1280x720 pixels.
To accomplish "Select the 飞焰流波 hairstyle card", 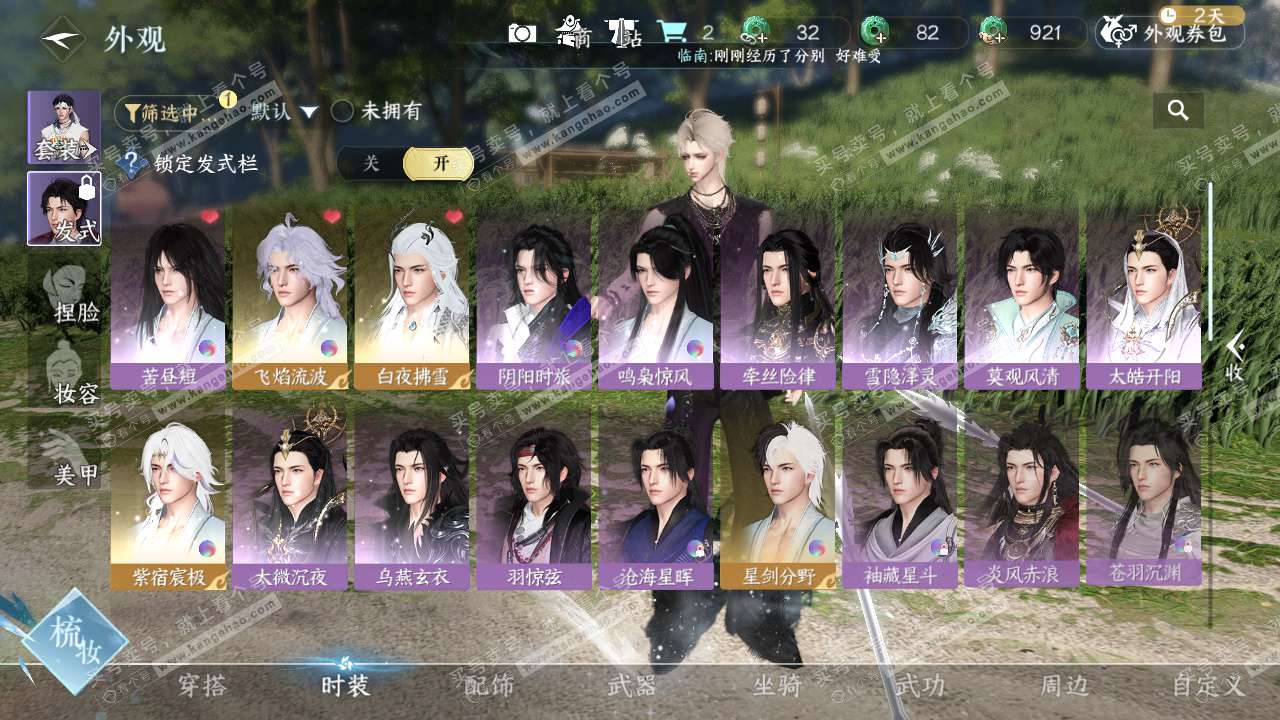I will point(289,299).
